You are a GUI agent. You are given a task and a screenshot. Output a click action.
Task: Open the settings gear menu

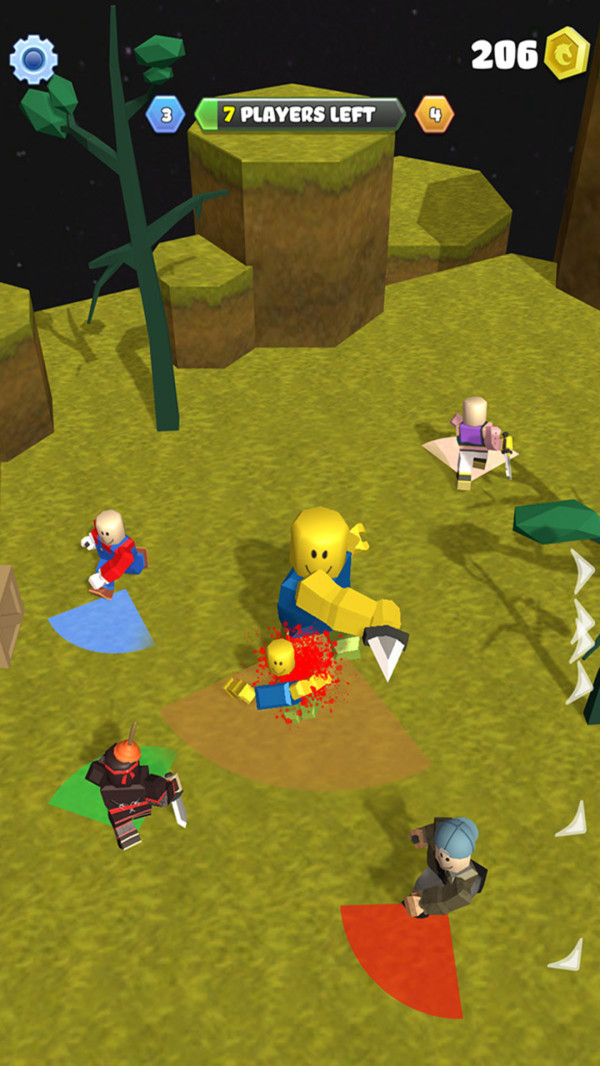click(x=33, y=60)
